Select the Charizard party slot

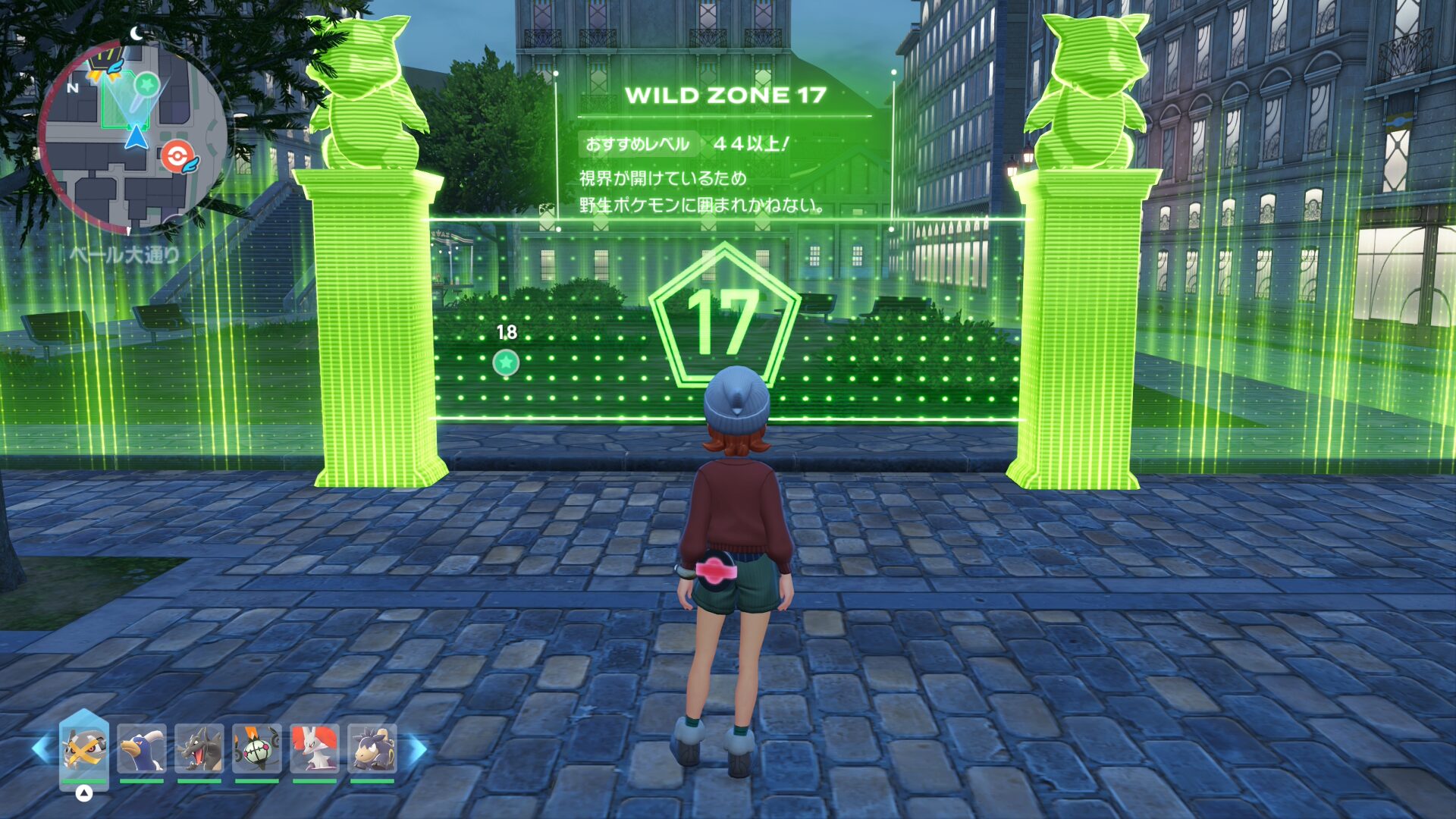[199, 749]
